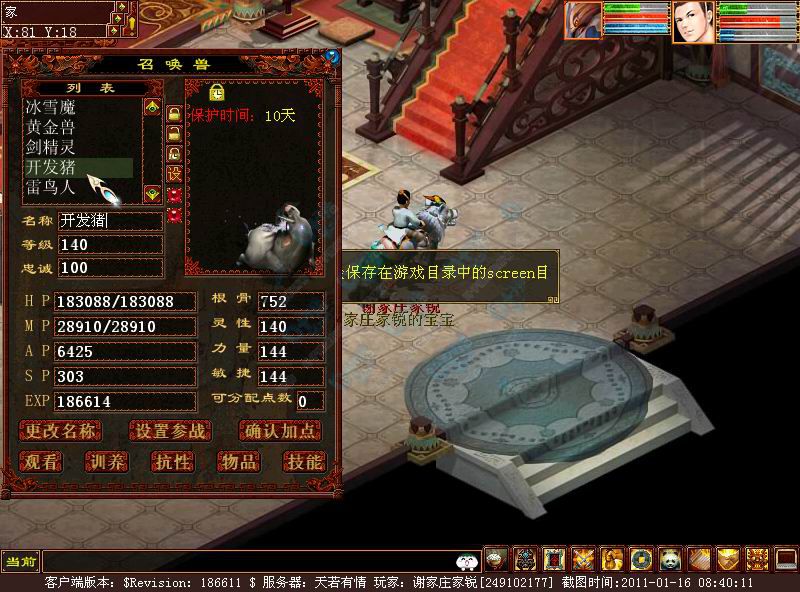Open the pet's 物品 items
This screenshot has width=800, height=592.
point(238,461)
